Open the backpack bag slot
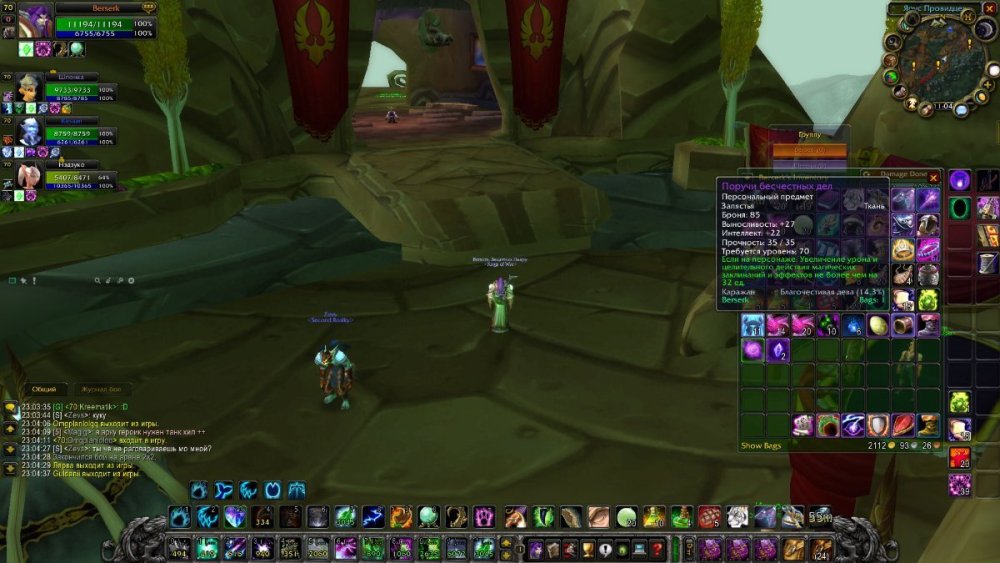Image resolution: width=1000 pixels, height=563 pixels. [822, 548]
